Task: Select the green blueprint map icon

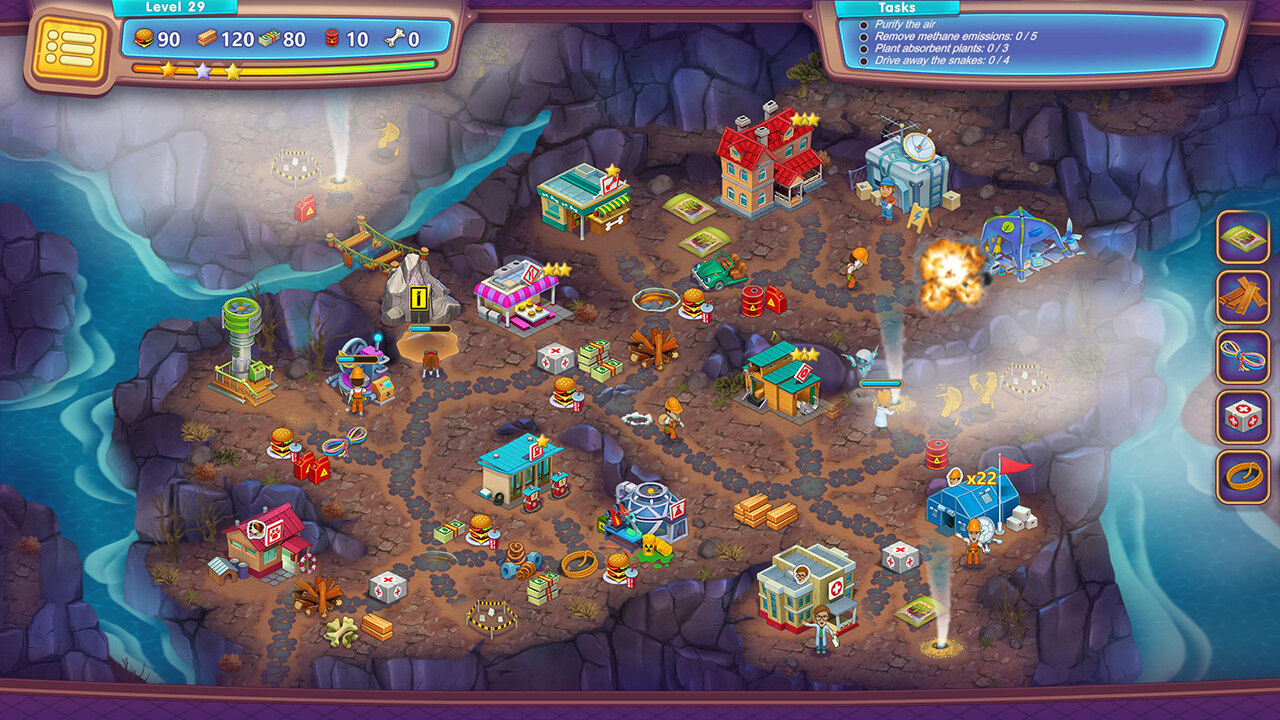Action: click(1243, 237)
